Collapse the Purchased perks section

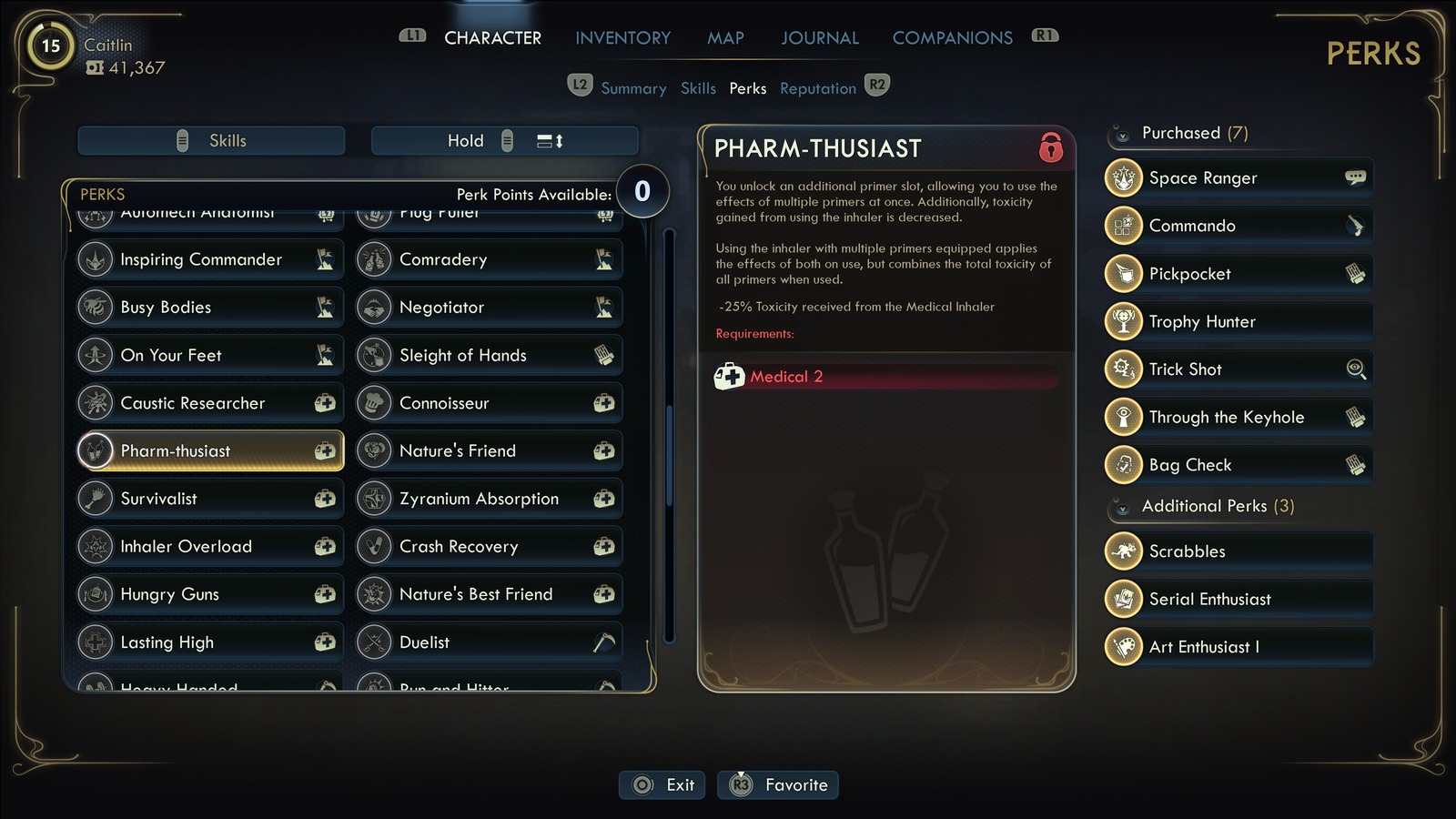1123,135
